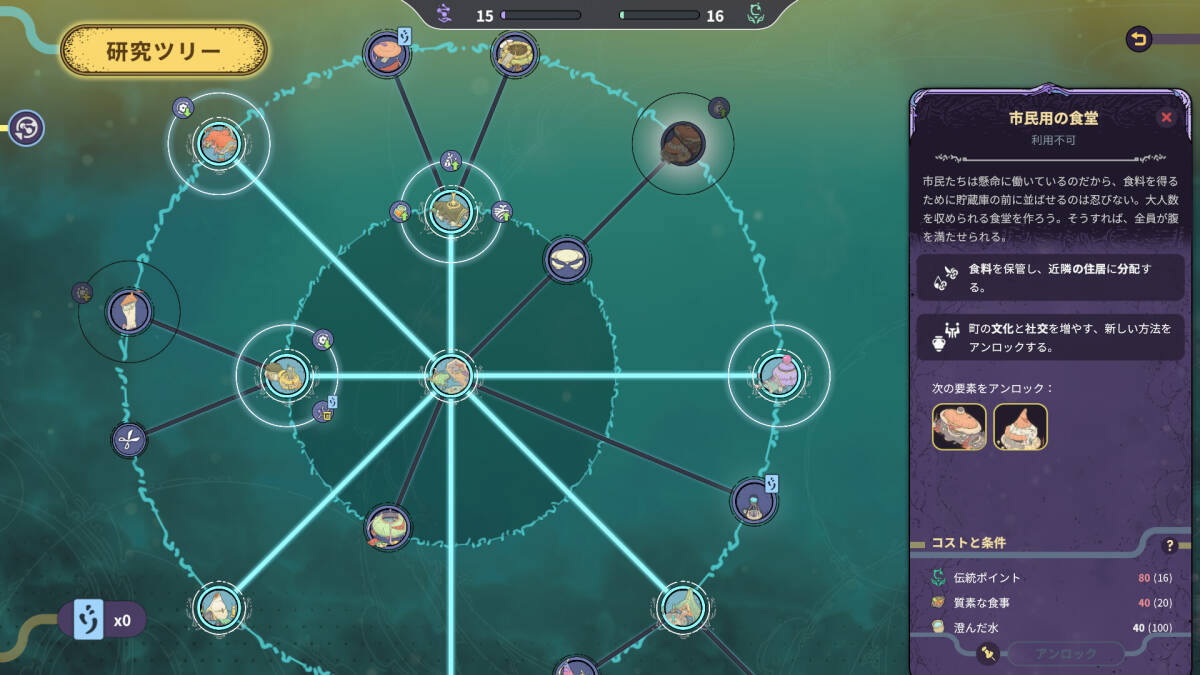1200x675 pixels.
Task: Close the 市民用の食堂 info panel
Action: tap(1166, 118)
